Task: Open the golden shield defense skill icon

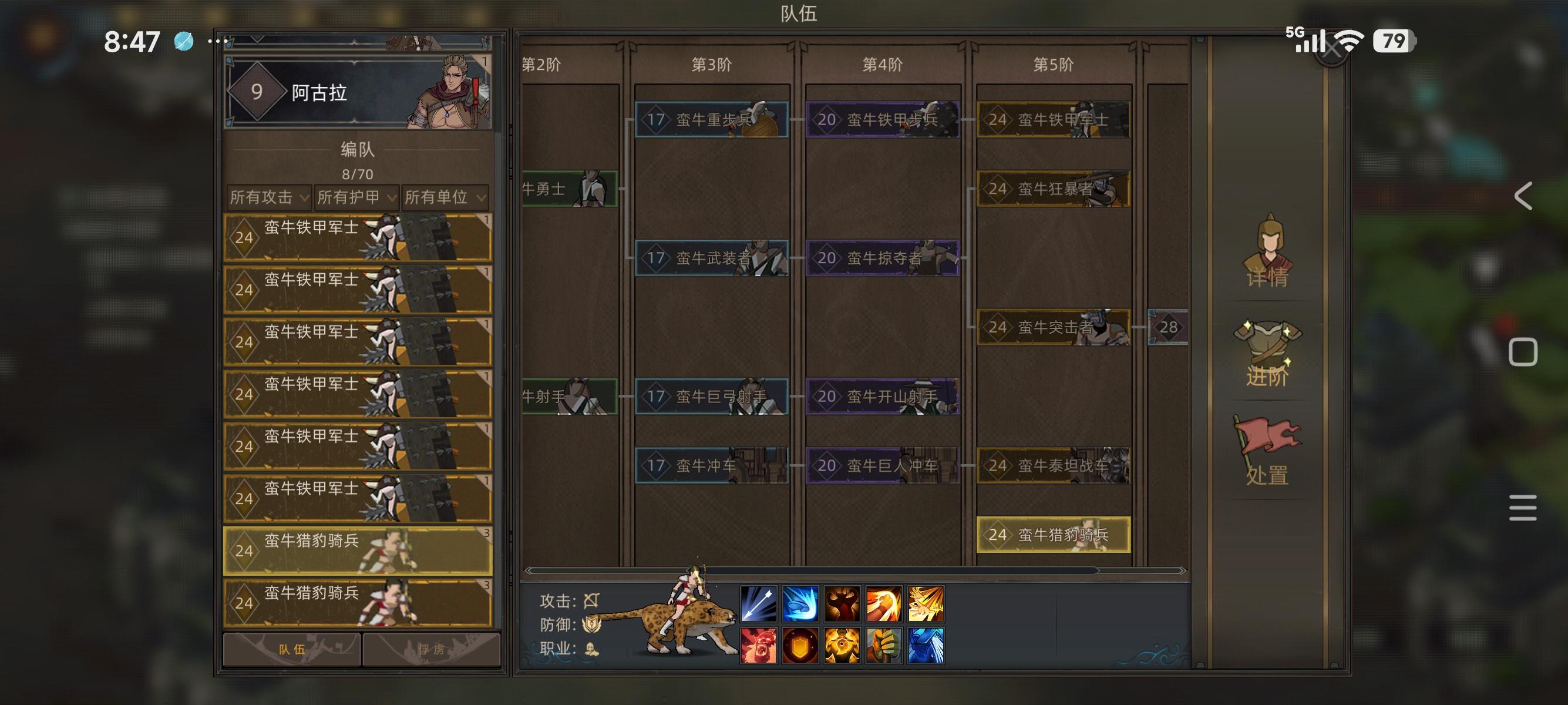Action: tap(799, 645)
